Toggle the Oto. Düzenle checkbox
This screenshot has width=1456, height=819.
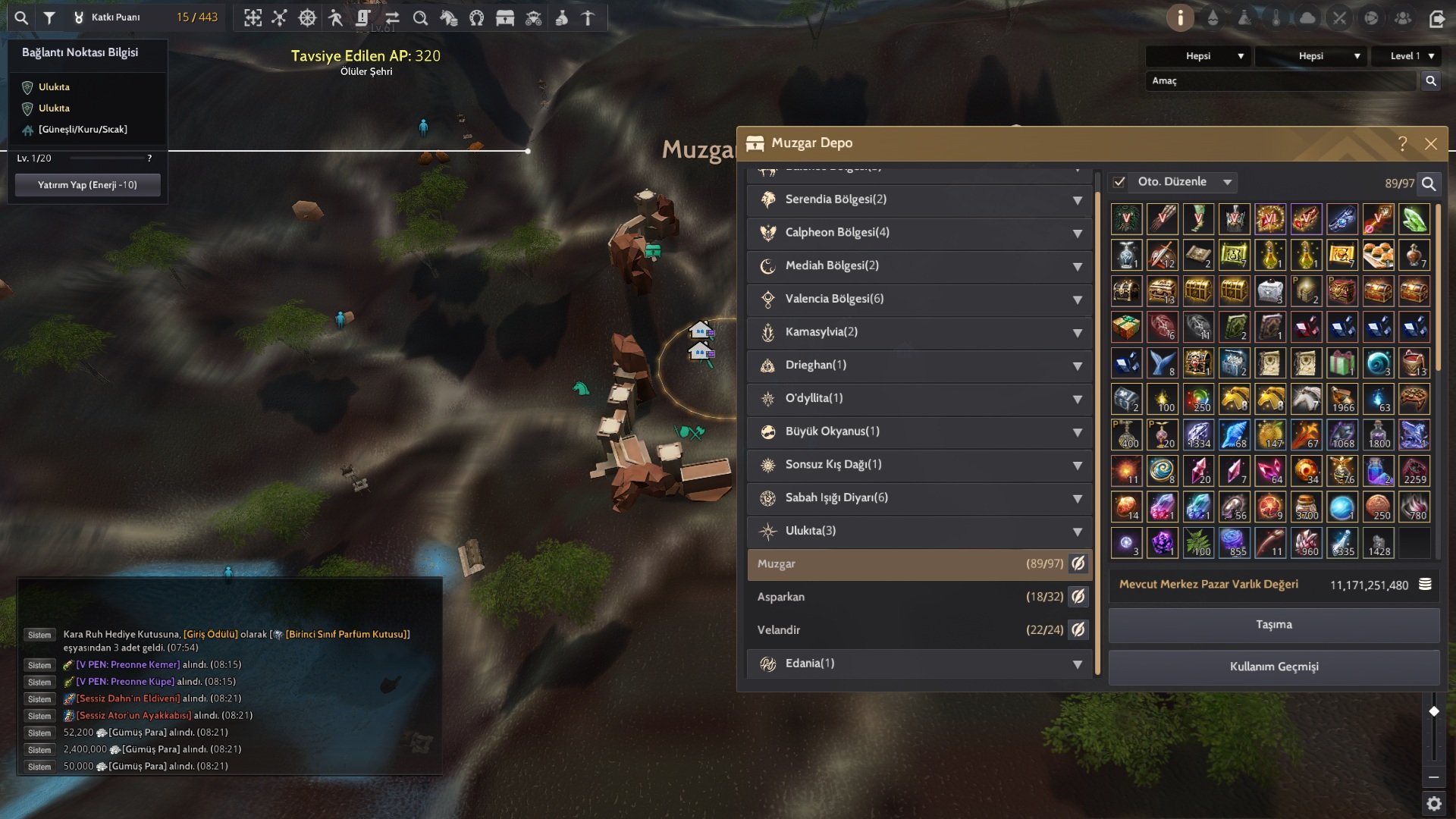1119,182
